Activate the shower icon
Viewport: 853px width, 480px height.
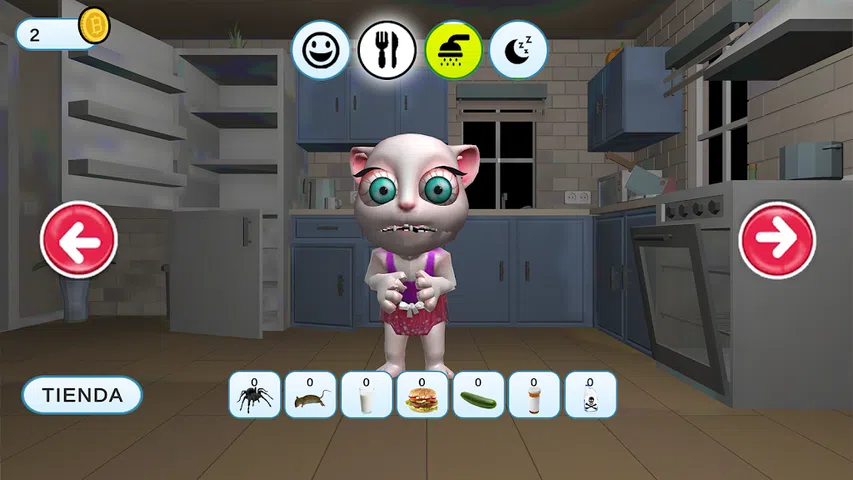(453, 50)
